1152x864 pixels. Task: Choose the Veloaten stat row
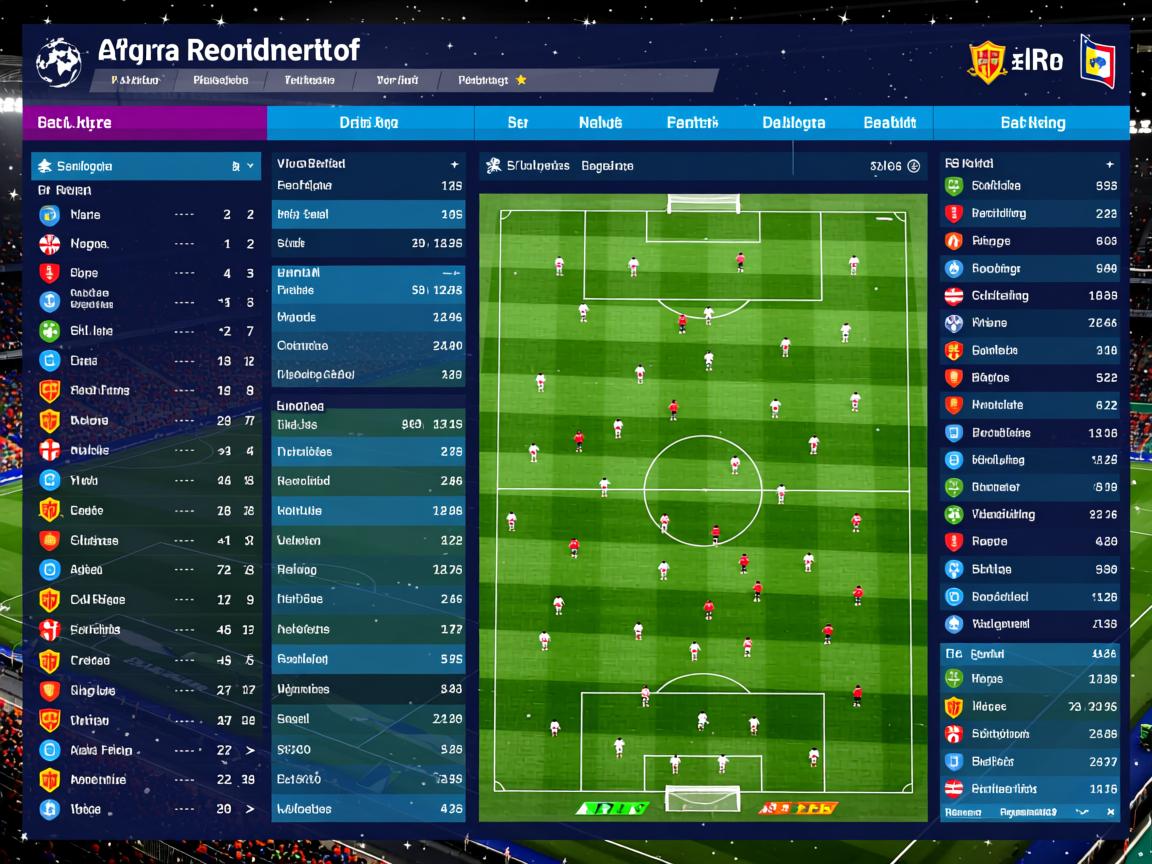point(368,540)
